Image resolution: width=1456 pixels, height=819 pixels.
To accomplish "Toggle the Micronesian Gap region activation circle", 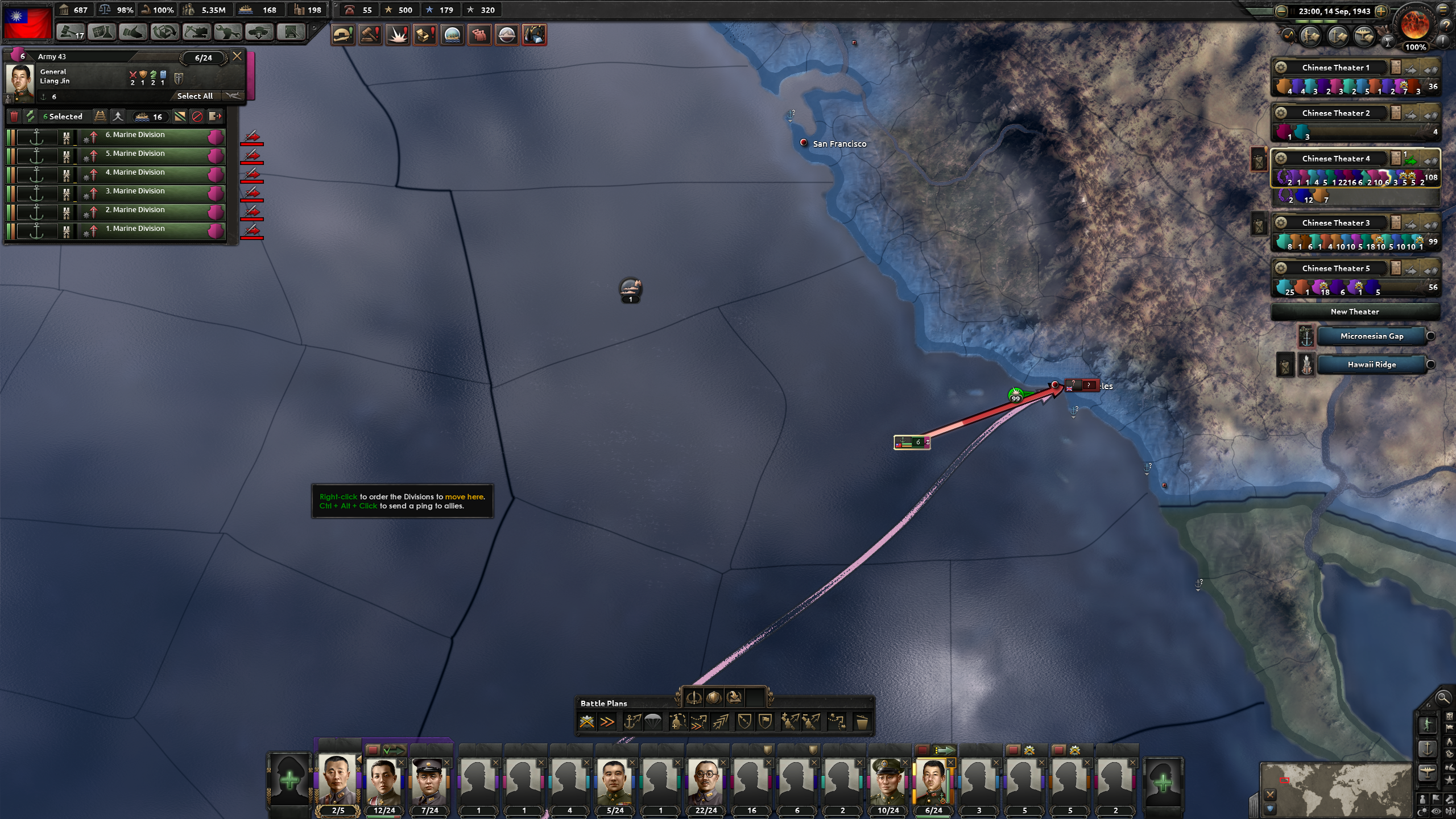I will click(1430, 336).
